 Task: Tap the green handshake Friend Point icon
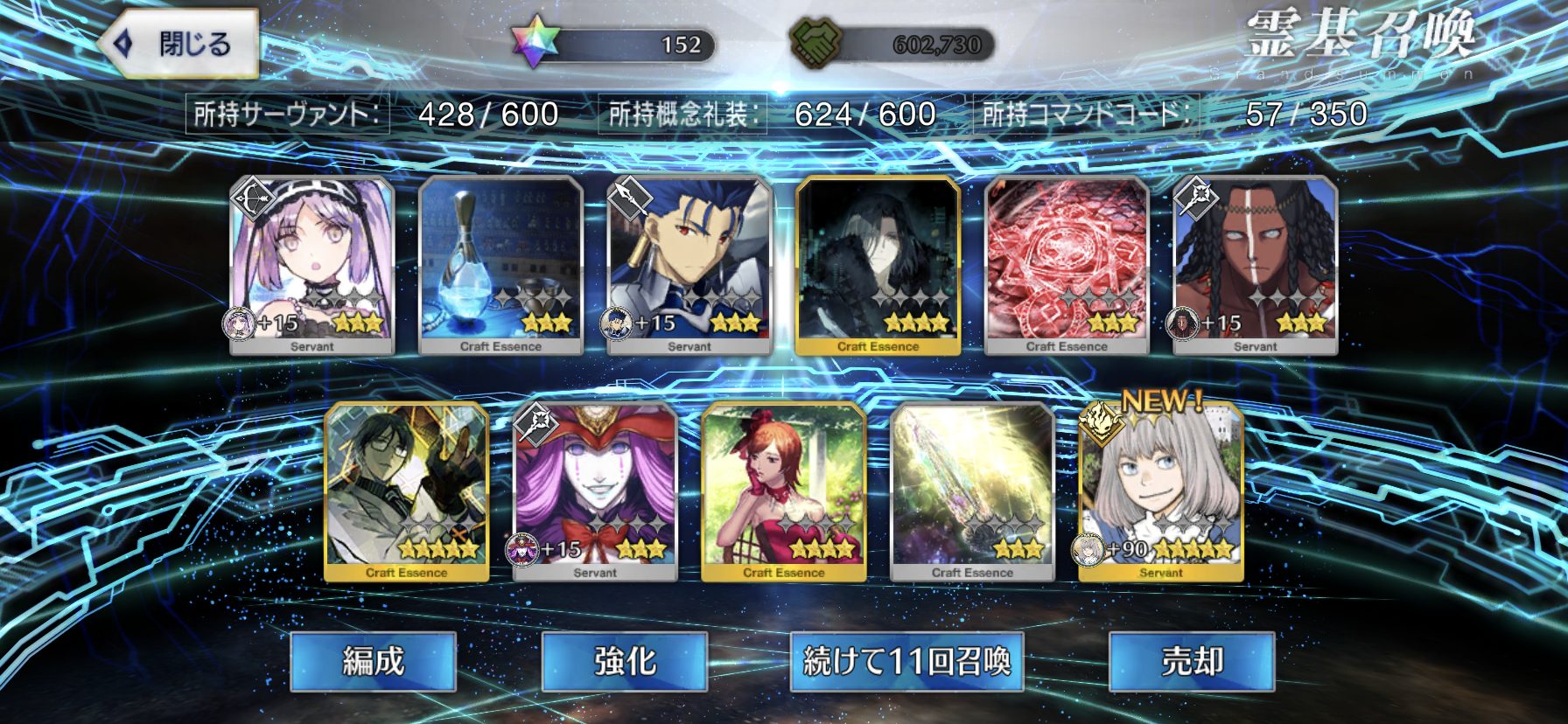[x=815, y=44]
